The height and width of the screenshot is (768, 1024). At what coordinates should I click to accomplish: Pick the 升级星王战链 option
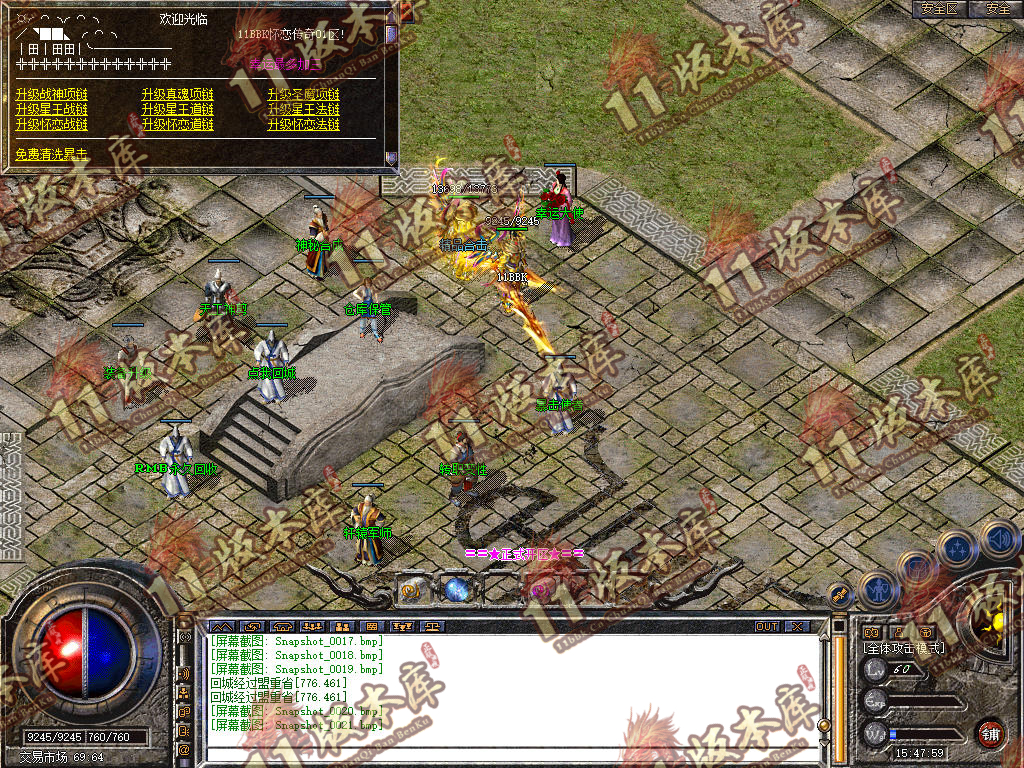(x=52, y=109)
